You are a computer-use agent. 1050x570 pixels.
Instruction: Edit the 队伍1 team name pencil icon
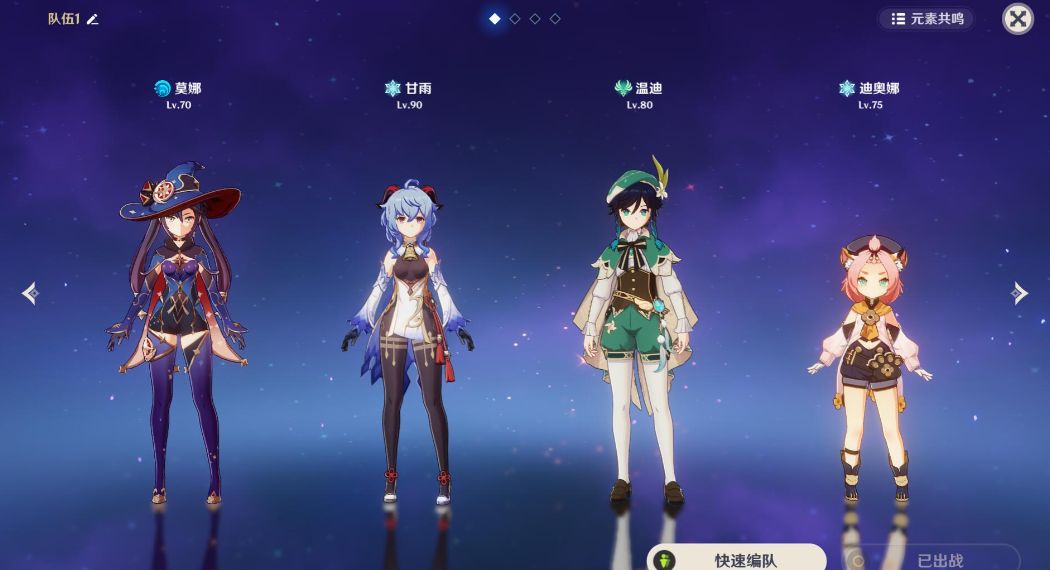tap(93, 19)
